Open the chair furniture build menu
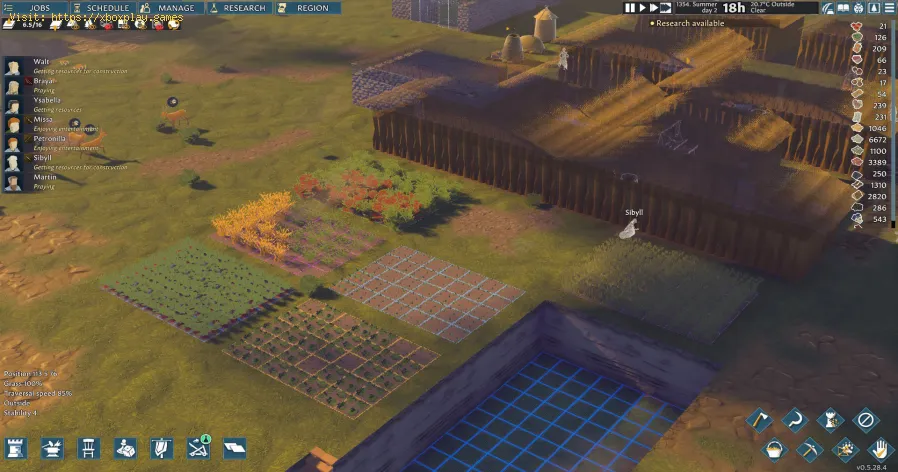Image resolution: width=898 pixels, height=472 pixels. pyautogui.click(x=89, y=449)
